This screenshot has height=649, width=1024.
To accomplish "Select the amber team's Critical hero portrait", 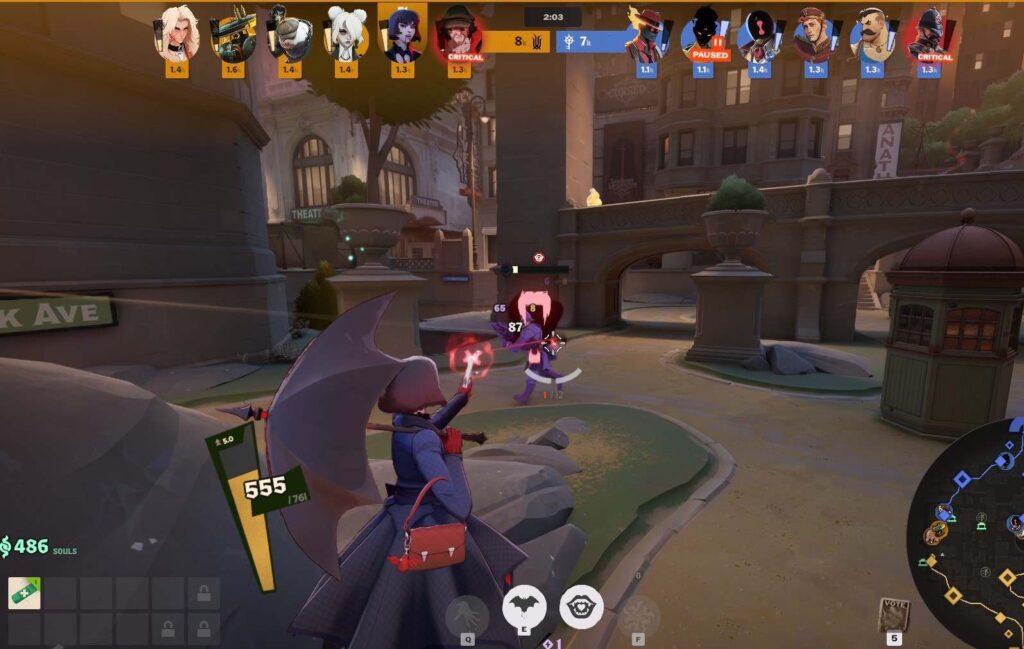I will [459, 35].
